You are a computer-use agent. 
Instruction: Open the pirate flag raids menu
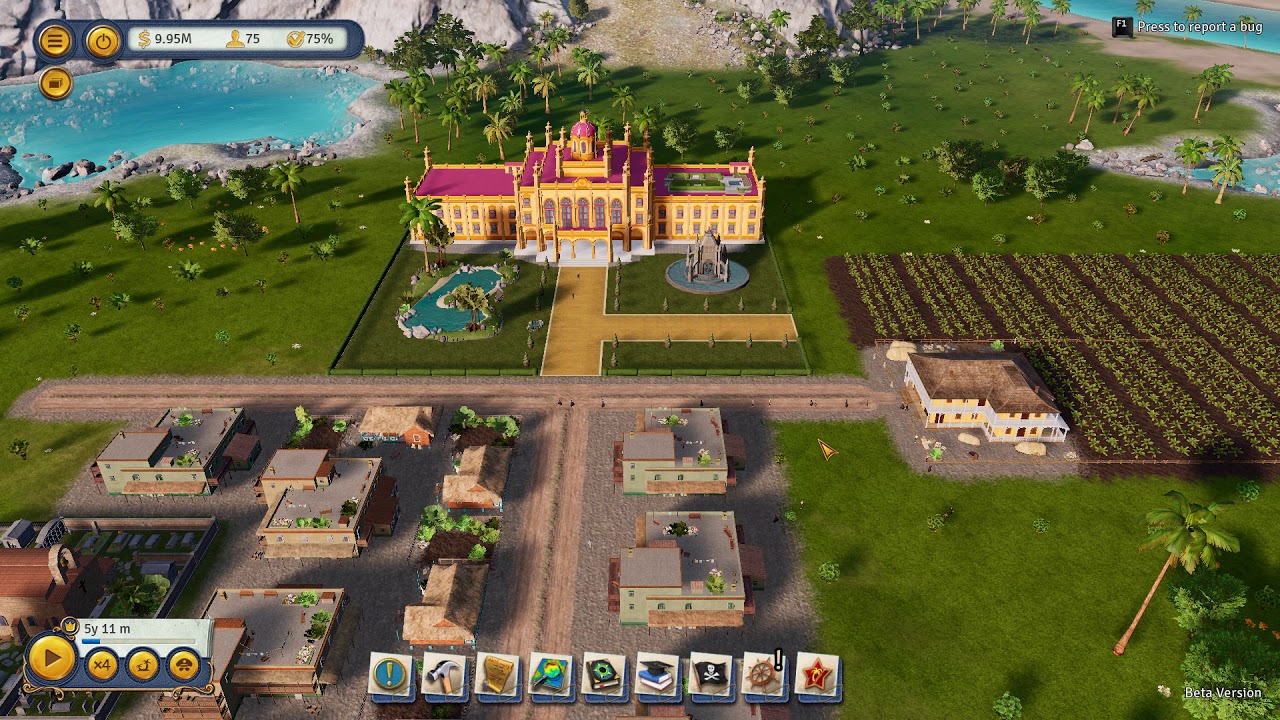click(710, 676)
